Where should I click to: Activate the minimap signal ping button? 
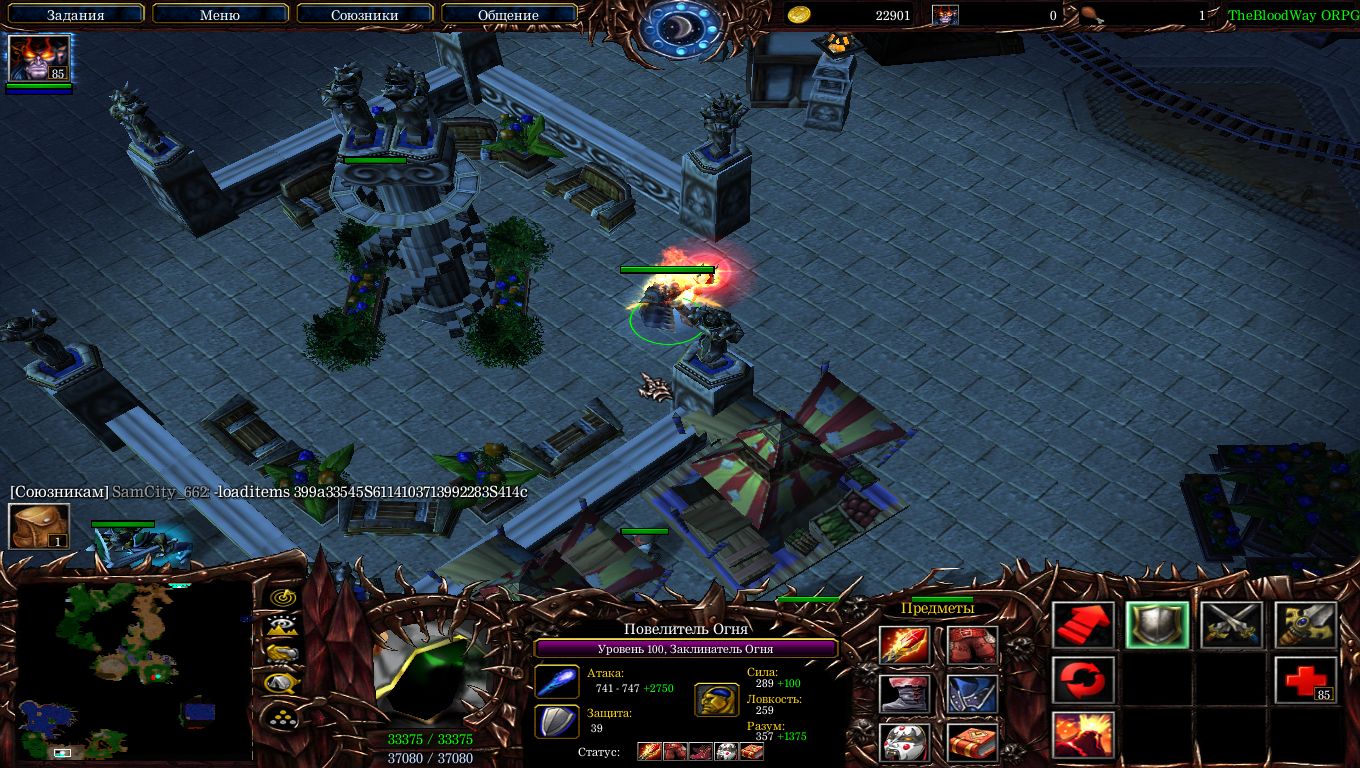(283, 597)
